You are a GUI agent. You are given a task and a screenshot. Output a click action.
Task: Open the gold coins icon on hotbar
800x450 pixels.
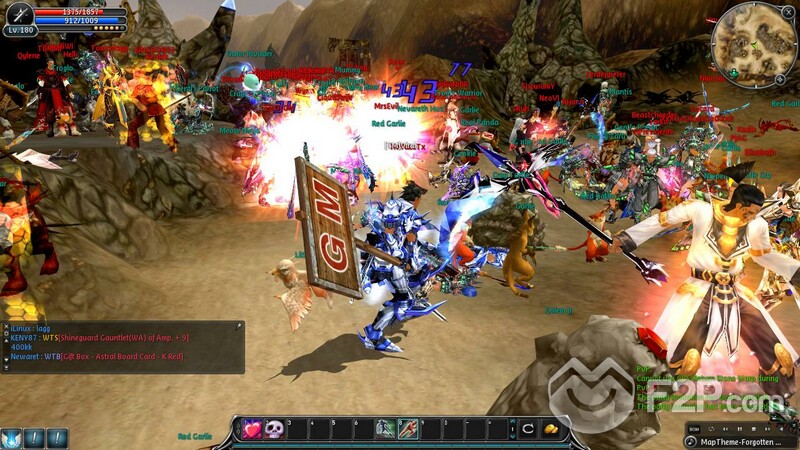click(x=549, y=429)
